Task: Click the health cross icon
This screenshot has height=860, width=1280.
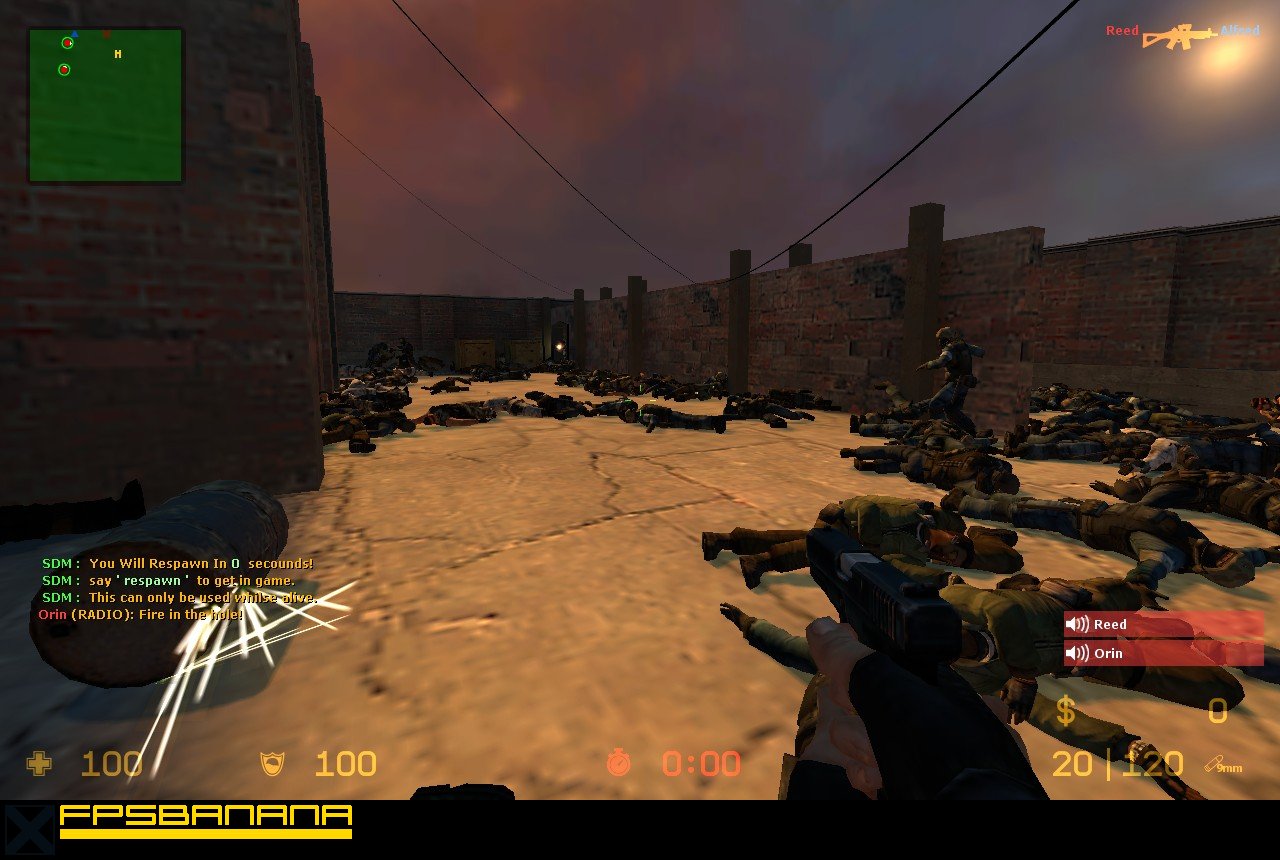Action: pyautogui.click(x=40, y=765)
